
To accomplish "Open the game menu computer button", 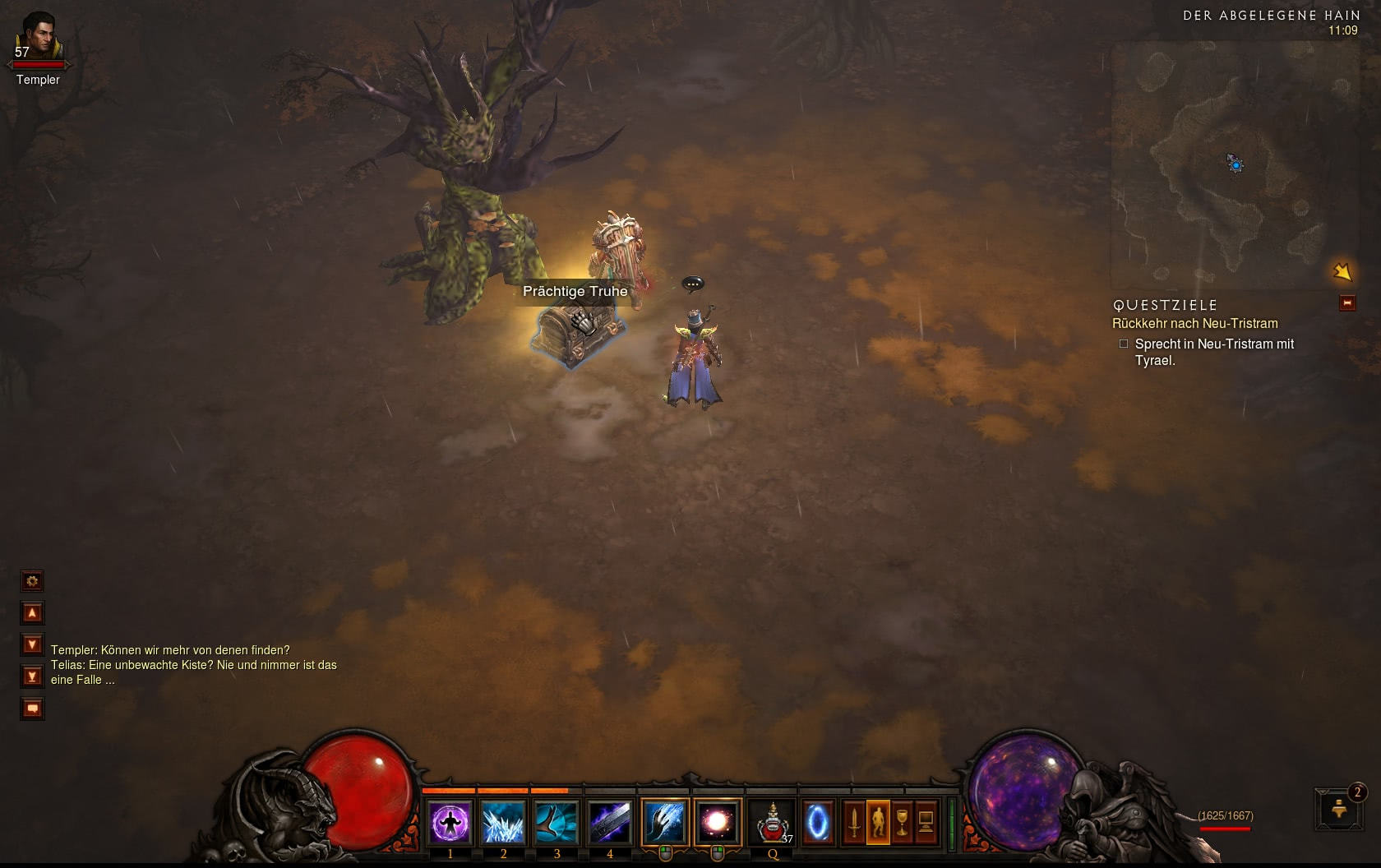I will (x=926, y=822).
